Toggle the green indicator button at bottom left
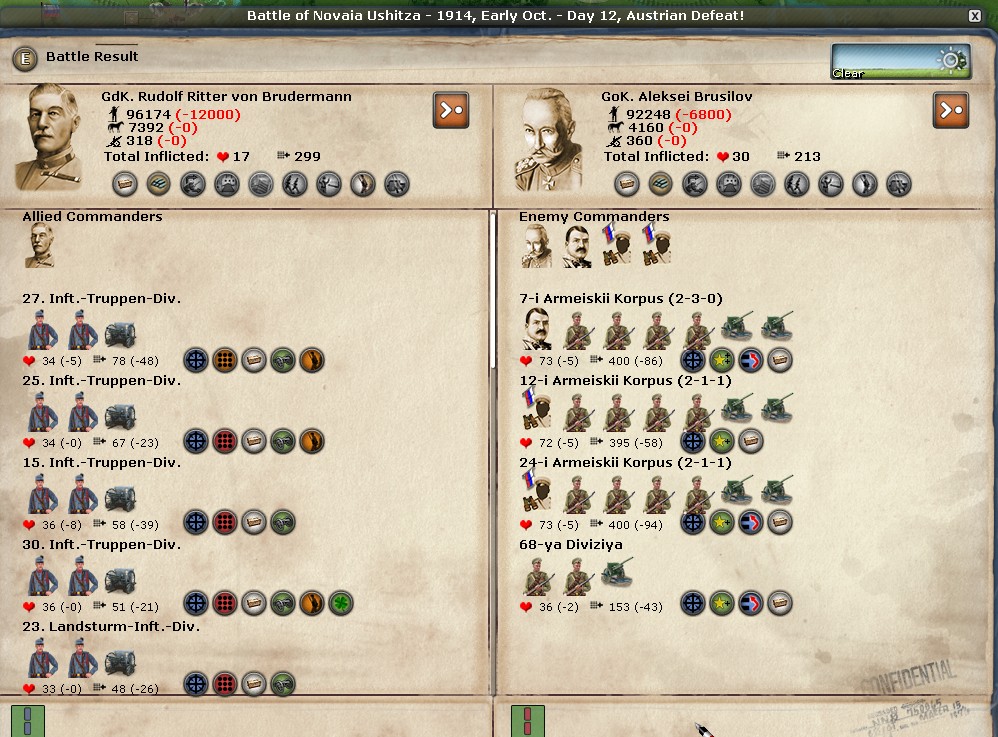 [28, 720]
